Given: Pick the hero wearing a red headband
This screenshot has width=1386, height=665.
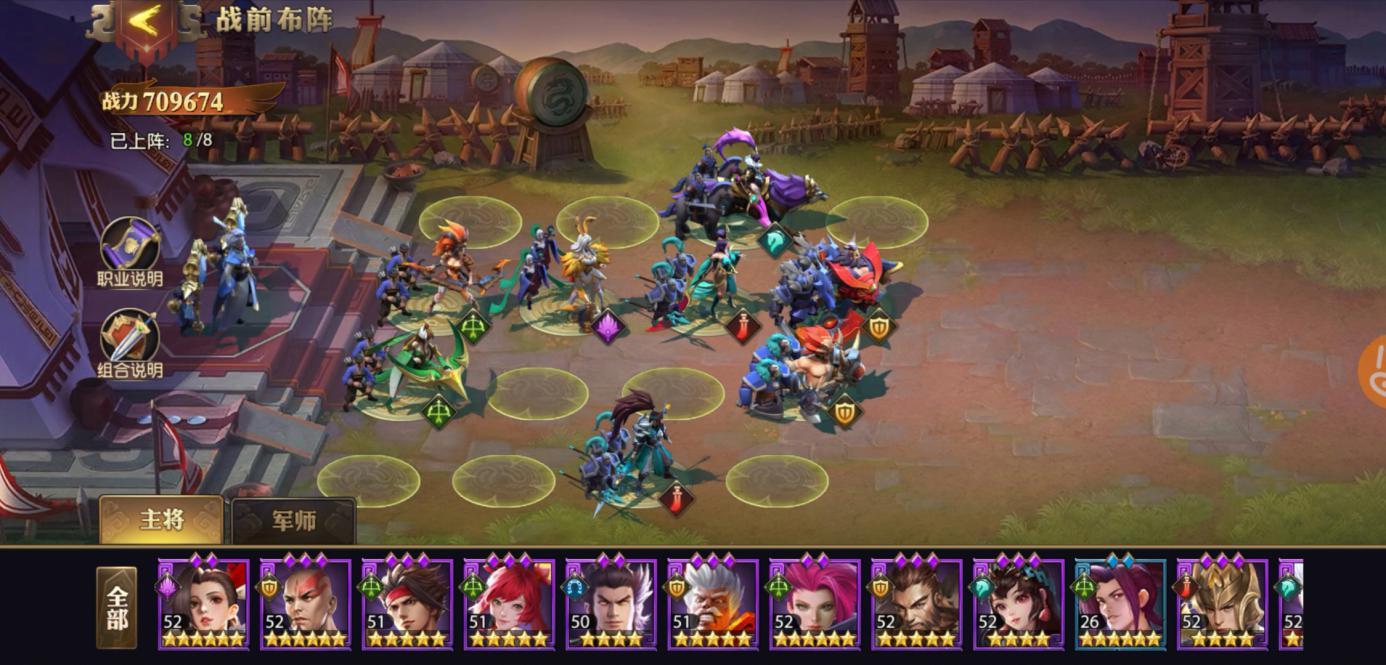Looking at the screenshot, I should tap(408, 604).
